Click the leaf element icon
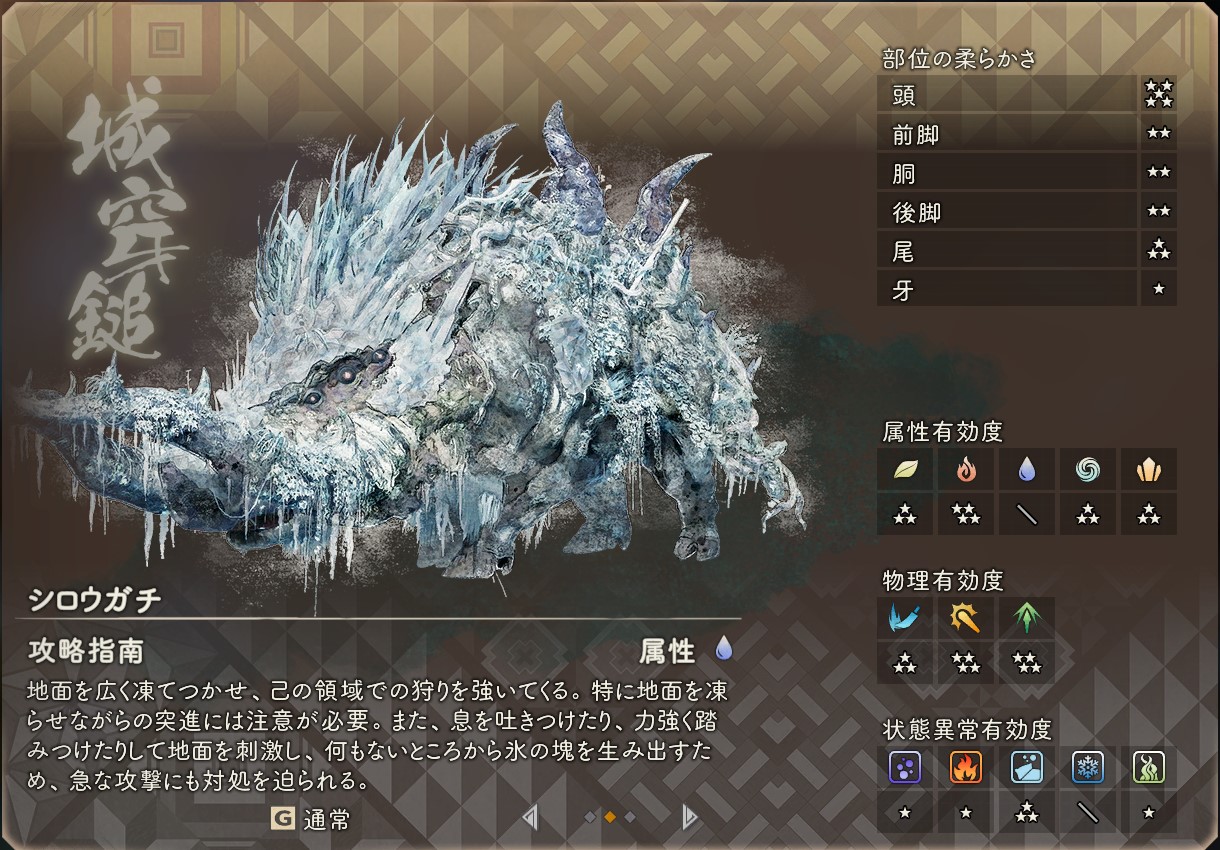This screenshot has height=850, width=1220. click(905, 469)
